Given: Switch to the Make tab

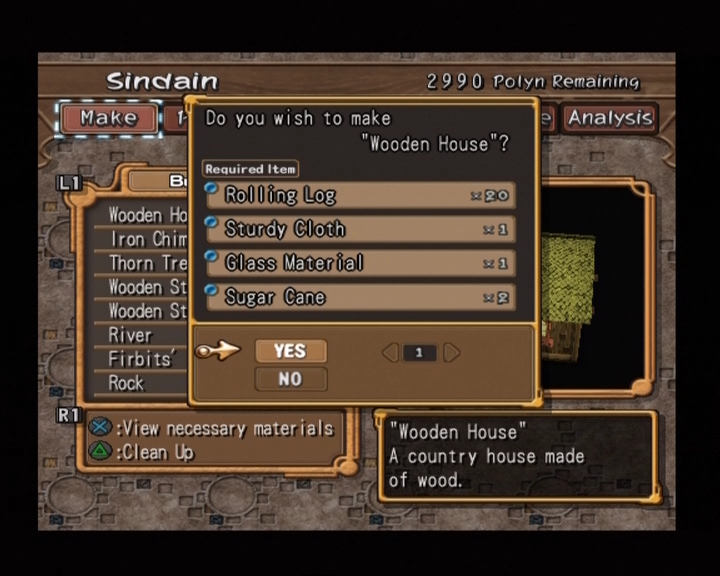Looking at the screenshot, I should click(x=108, y=118).
